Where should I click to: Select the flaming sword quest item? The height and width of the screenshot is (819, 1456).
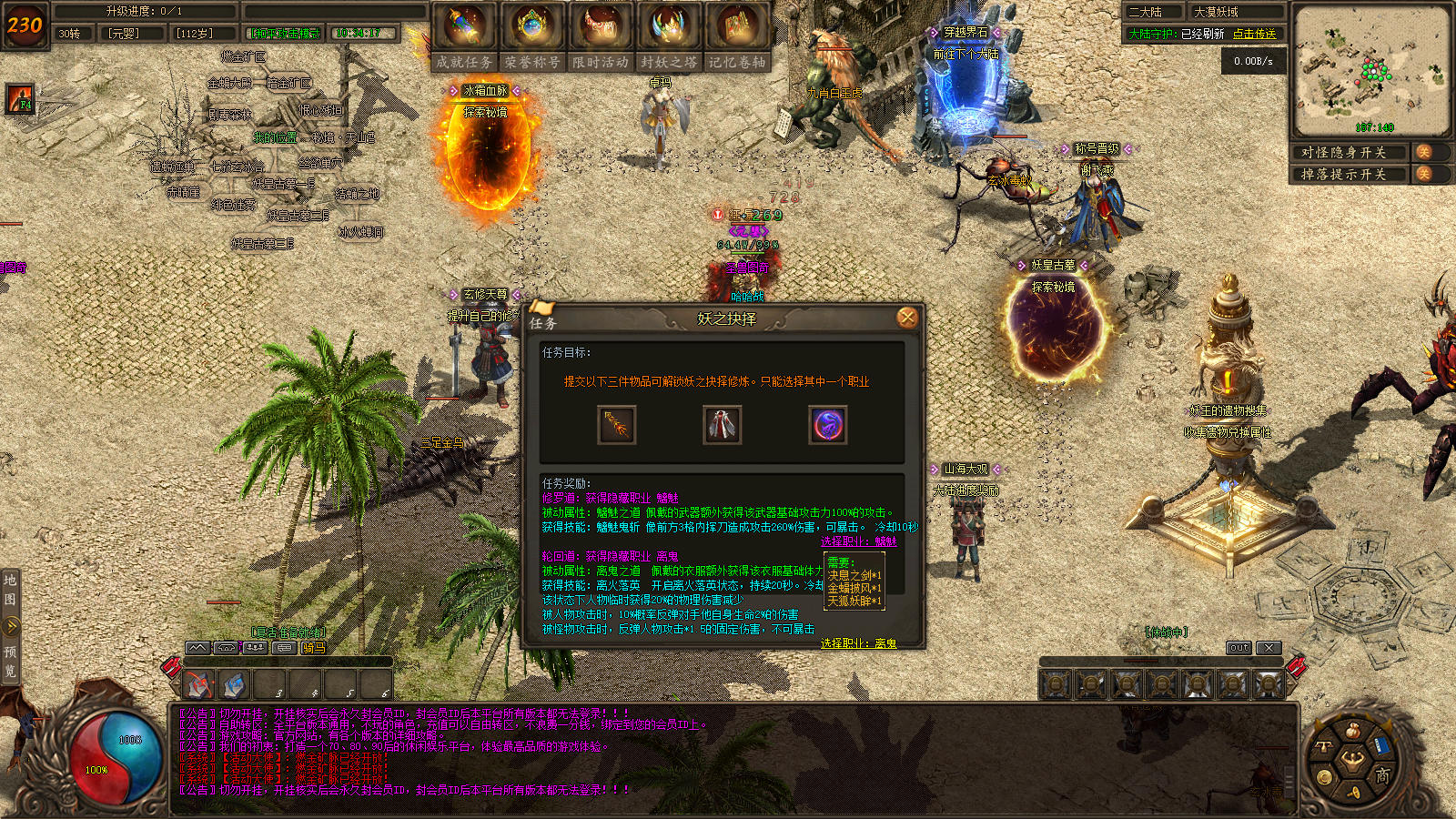616,425
